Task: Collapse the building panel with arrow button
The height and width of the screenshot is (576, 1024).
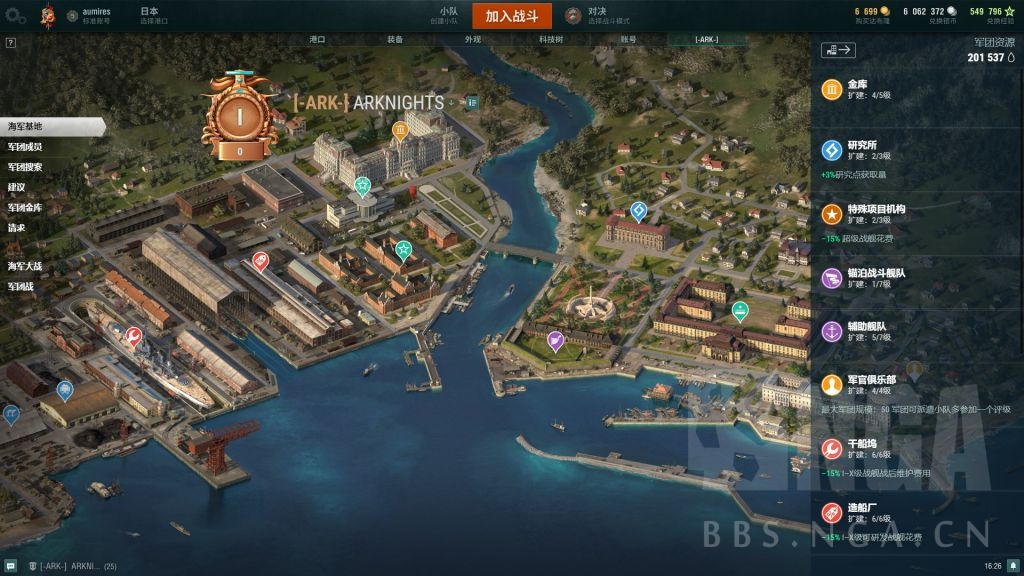Action: click(838, 49)
